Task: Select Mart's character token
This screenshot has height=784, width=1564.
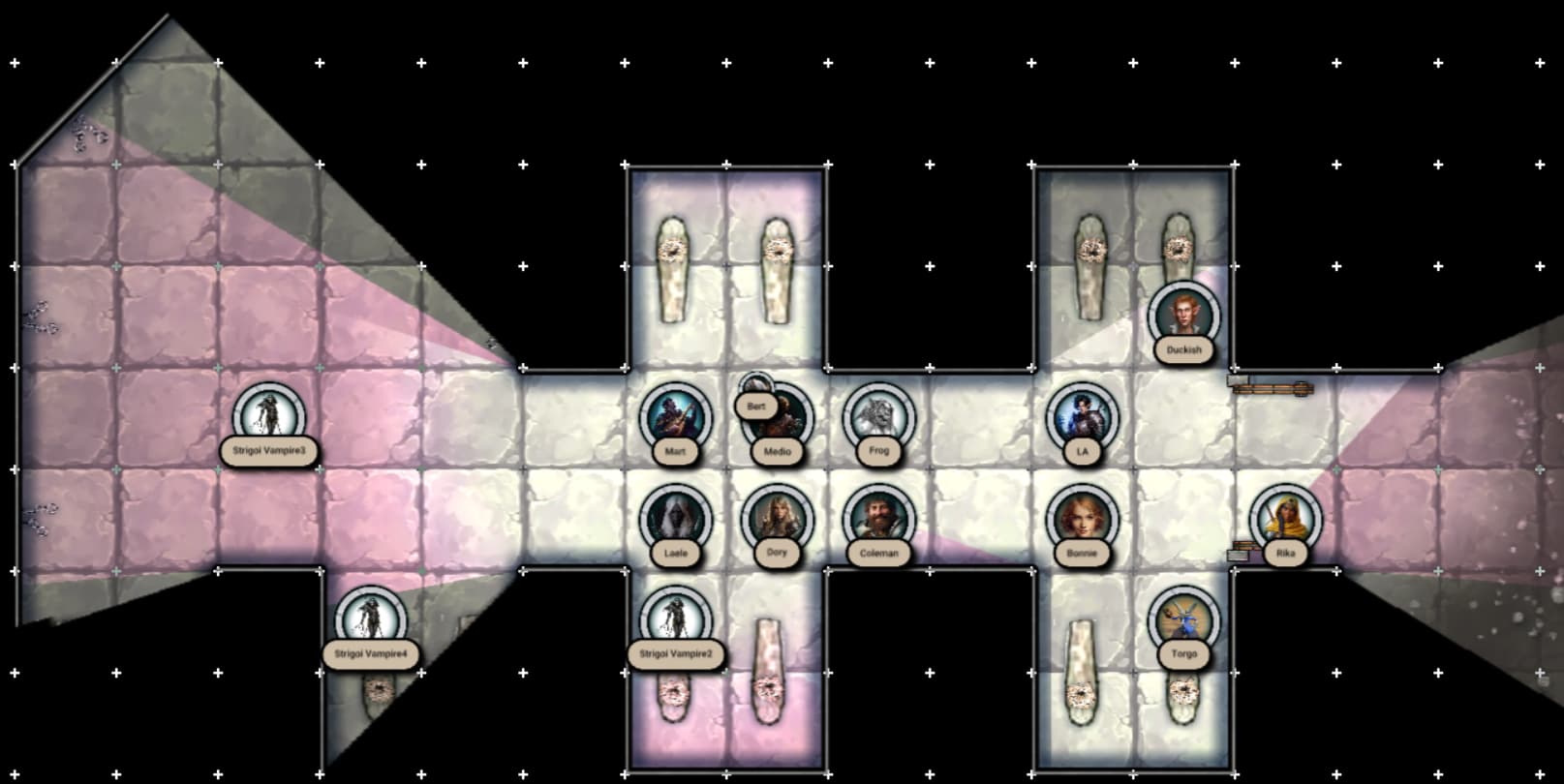Action: pyautogui.click(x=675, y=418)
